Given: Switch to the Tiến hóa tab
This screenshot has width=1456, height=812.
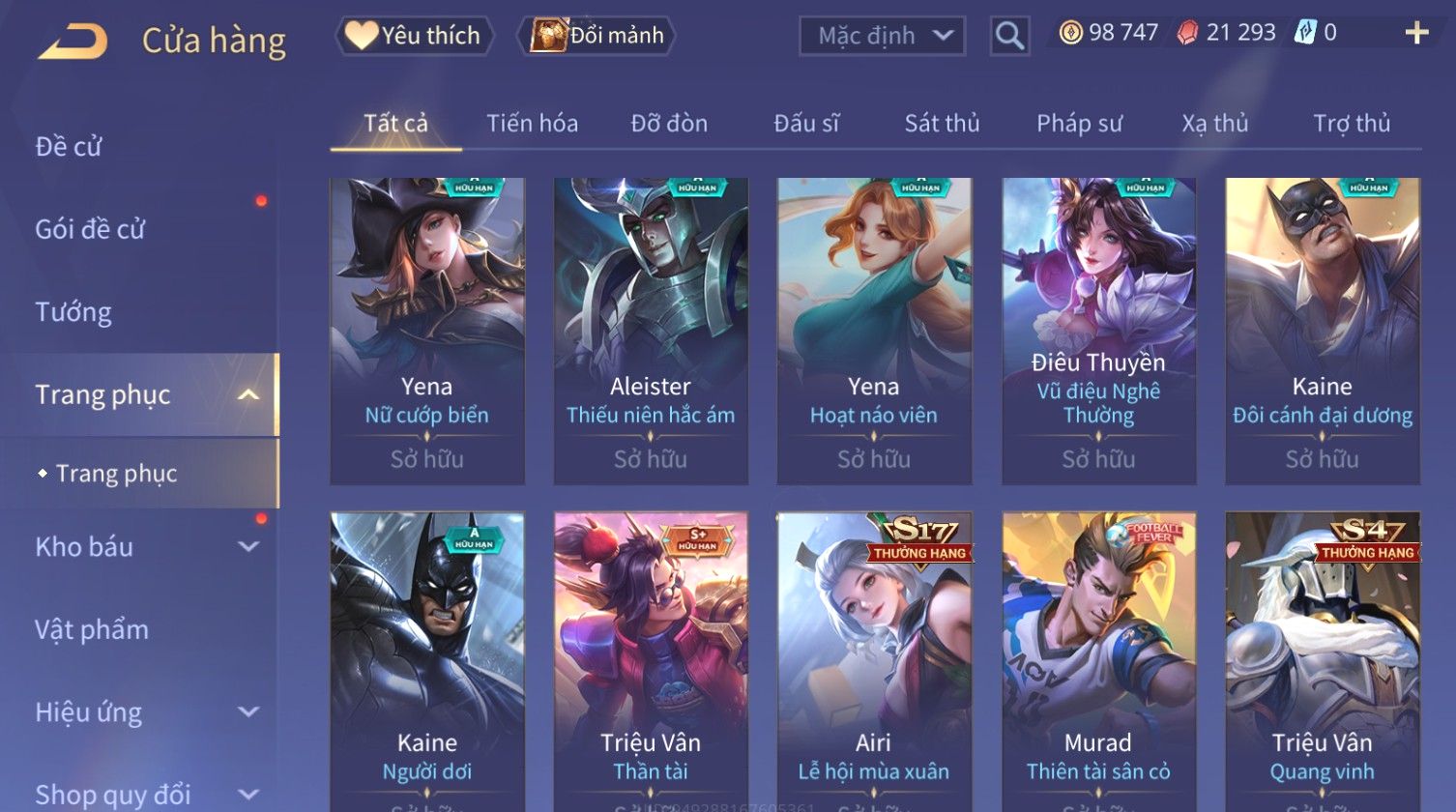Looking at the screenshot, I should pyautogui.click(x=532, y=124).
